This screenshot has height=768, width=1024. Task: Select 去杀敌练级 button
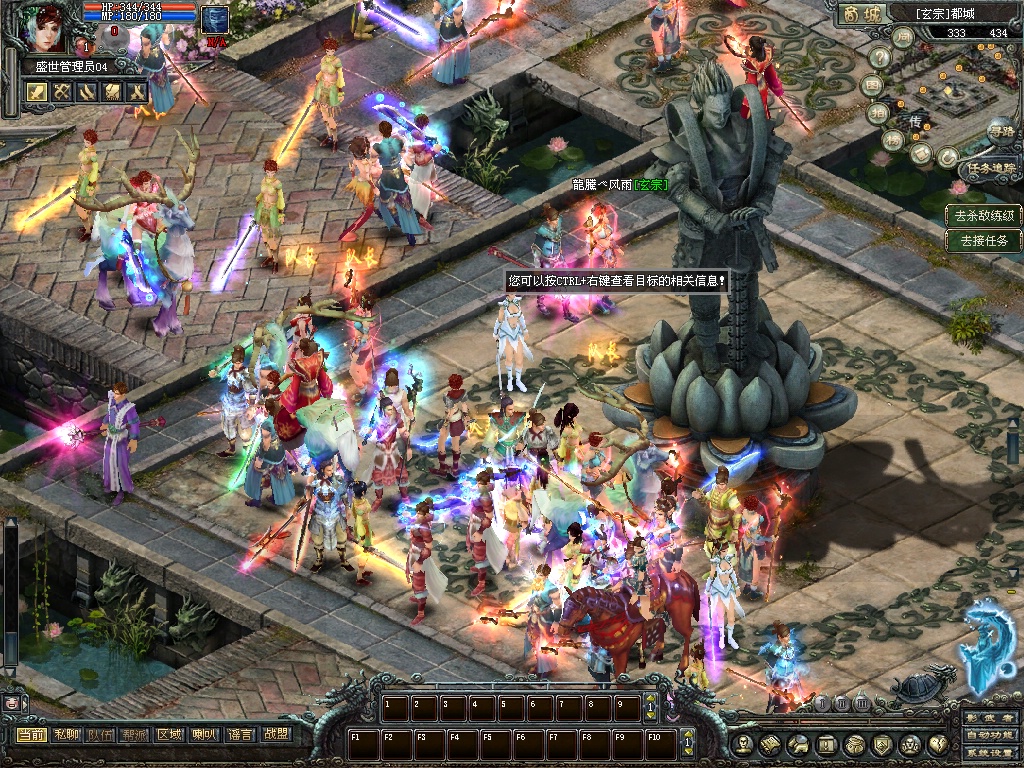pyautogui.click(x=985, y=215)
